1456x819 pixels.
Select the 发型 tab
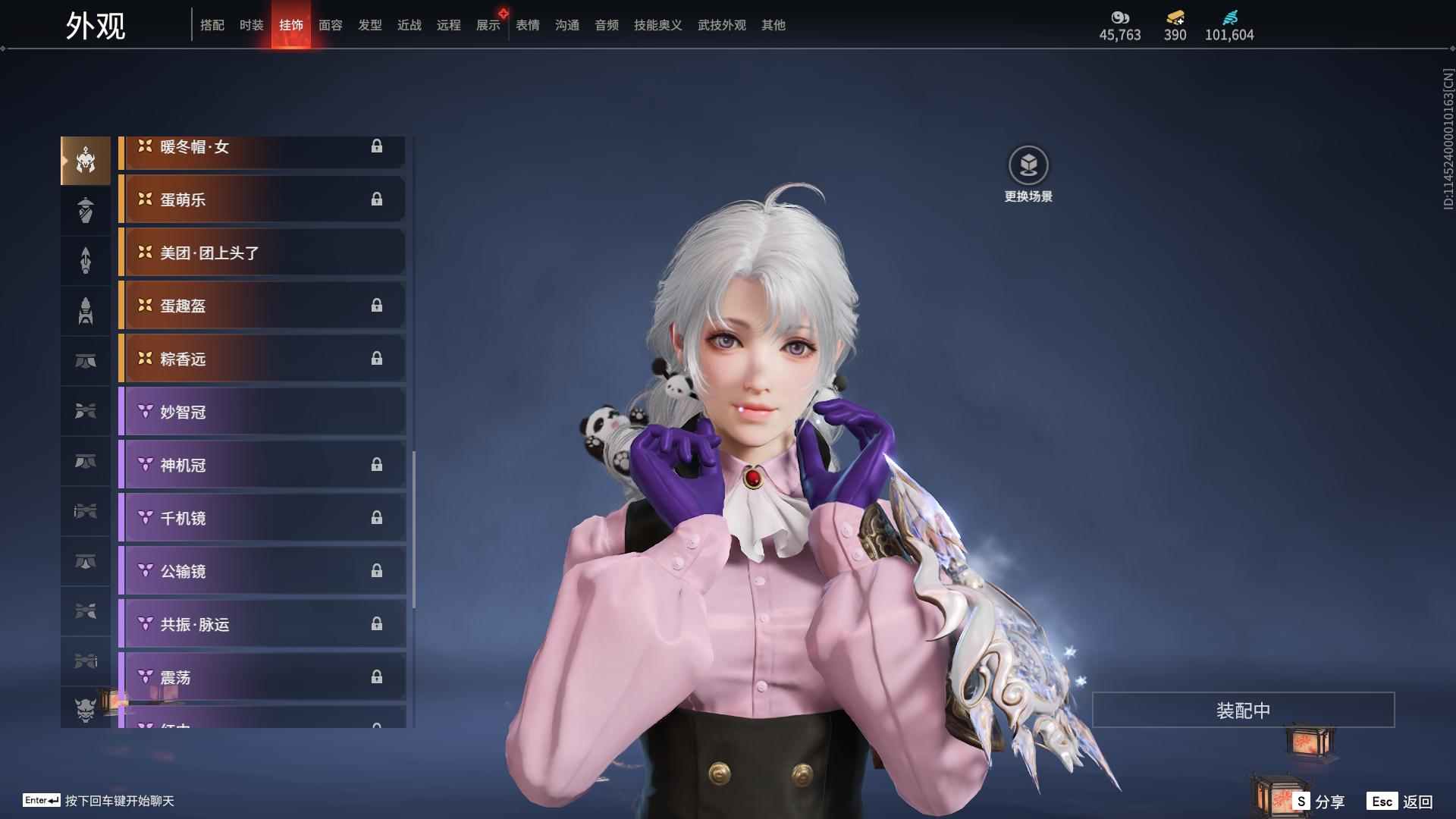coord(369,25)
